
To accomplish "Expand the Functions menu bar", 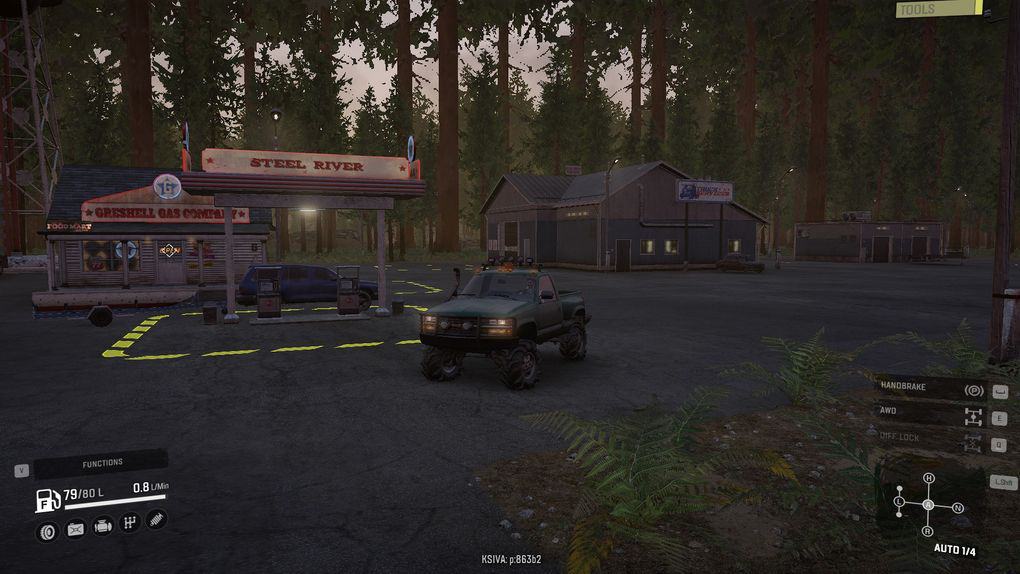I will (x=101, y=463).
